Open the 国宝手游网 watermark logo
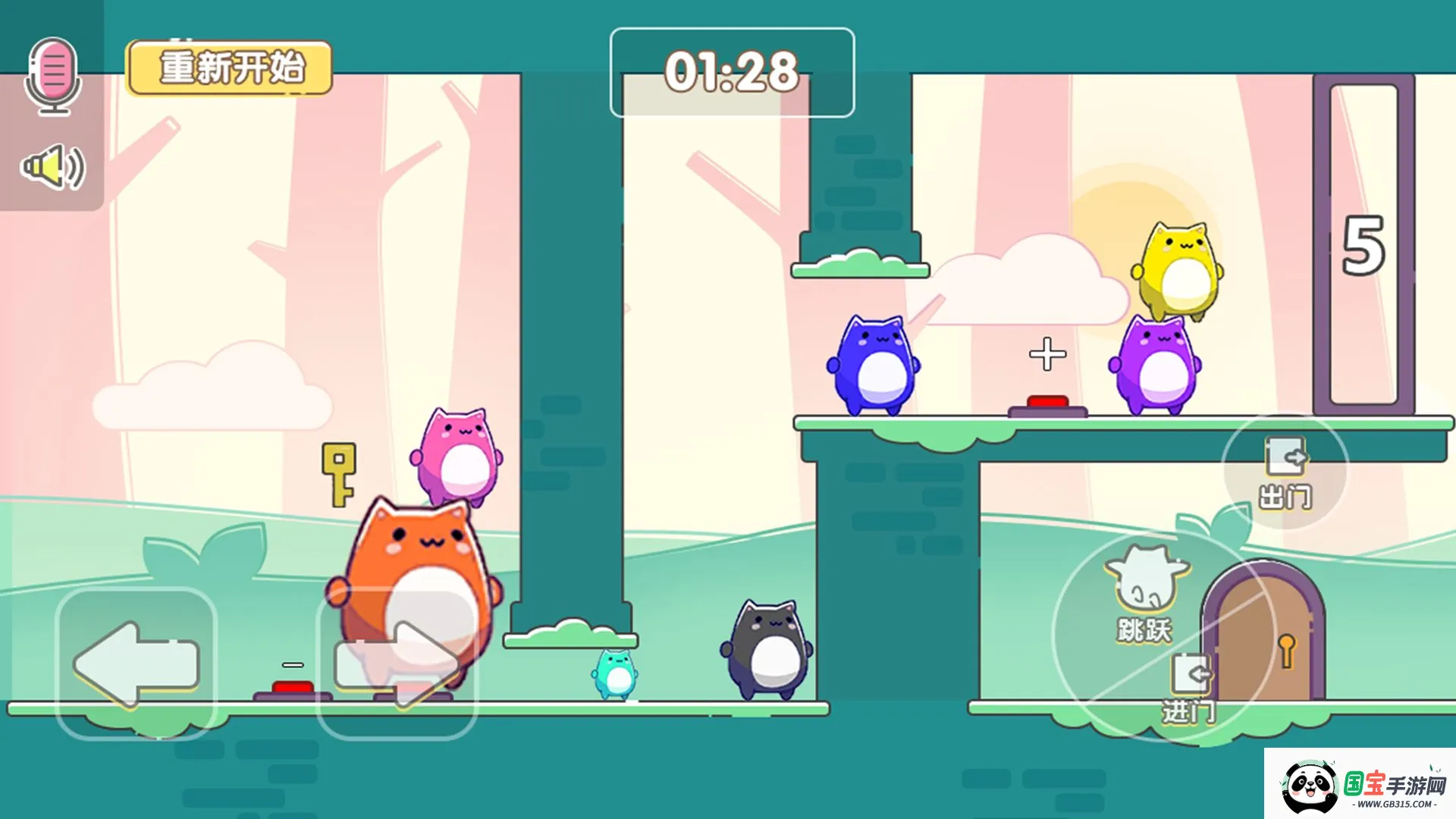1456x819 pixels. (x=1361, y=785)
